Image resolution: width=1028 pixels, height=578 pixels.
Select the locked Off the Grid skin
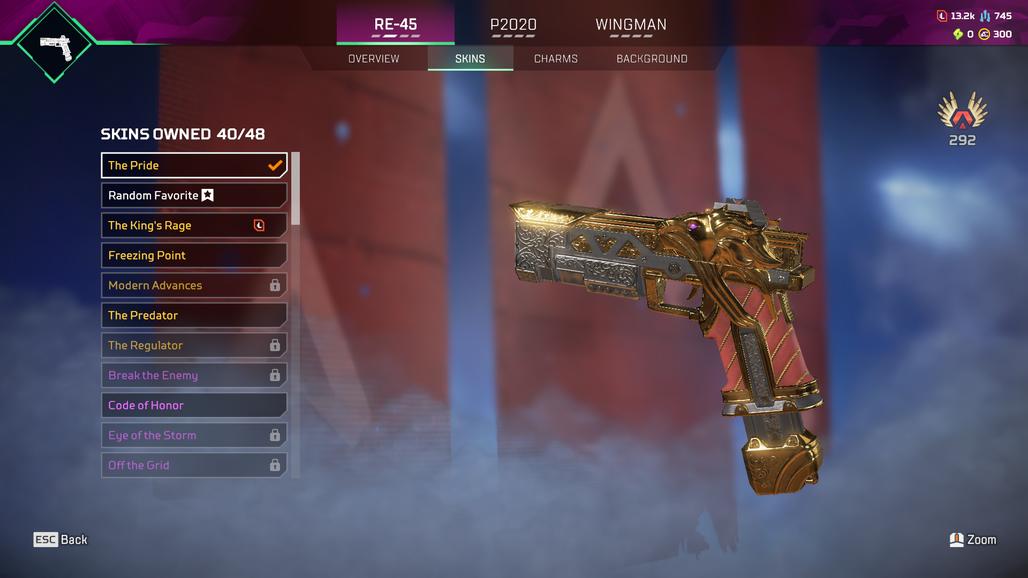[x=194, y=465]
